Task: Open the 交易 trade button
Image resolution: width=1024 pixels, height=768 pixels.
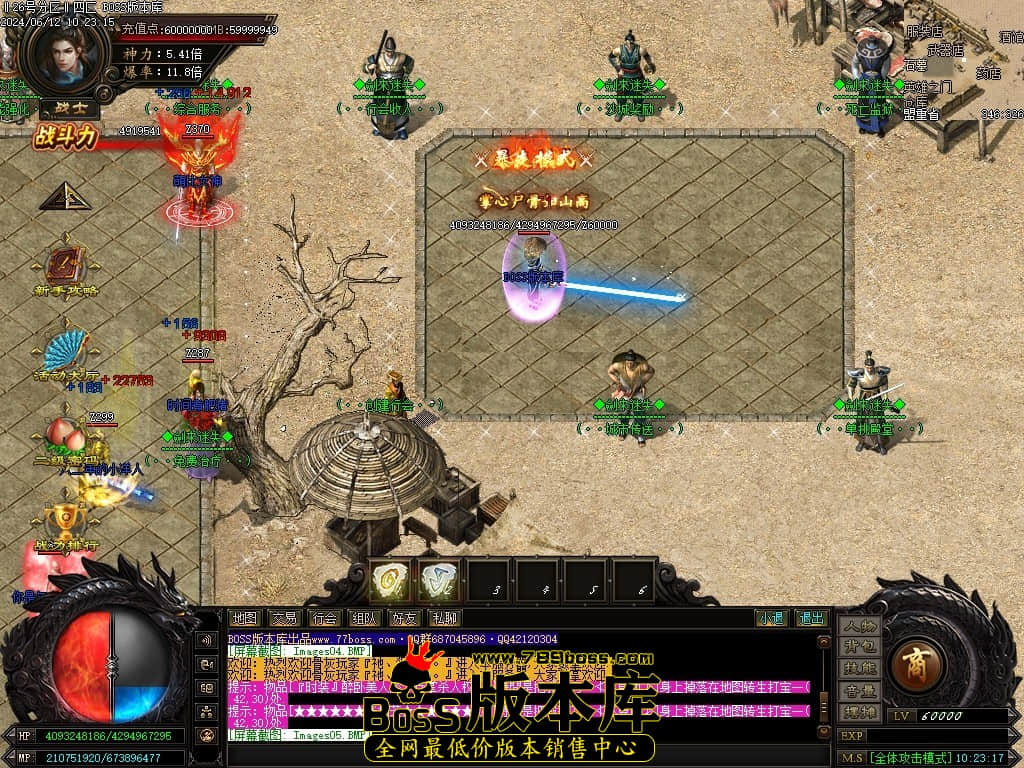Action: [283, 618]
